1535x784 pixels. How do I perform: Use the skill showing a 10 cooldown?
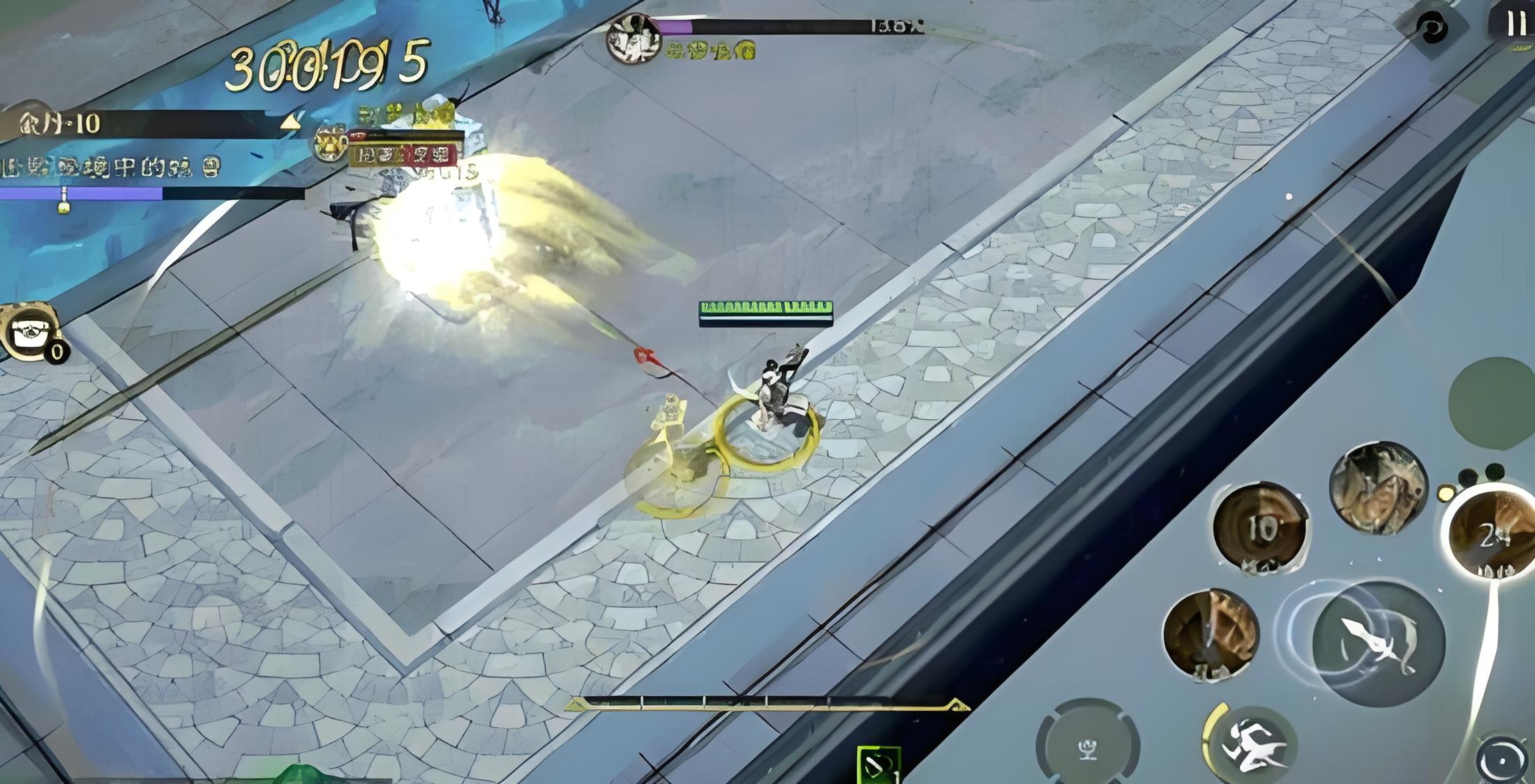[1260, 527]
